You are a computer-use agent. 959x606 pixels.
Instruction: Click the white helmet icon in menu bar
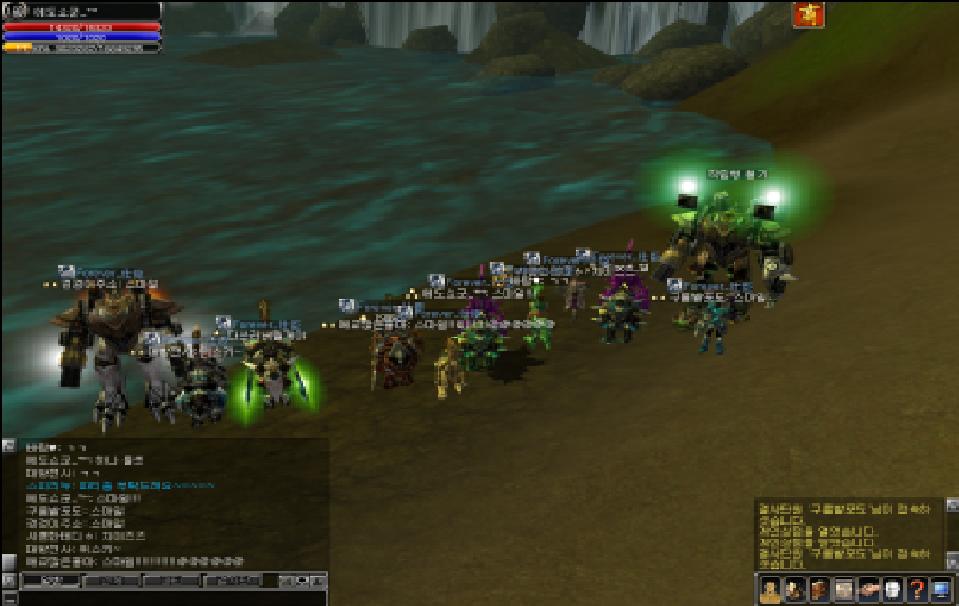pos(893,589)
